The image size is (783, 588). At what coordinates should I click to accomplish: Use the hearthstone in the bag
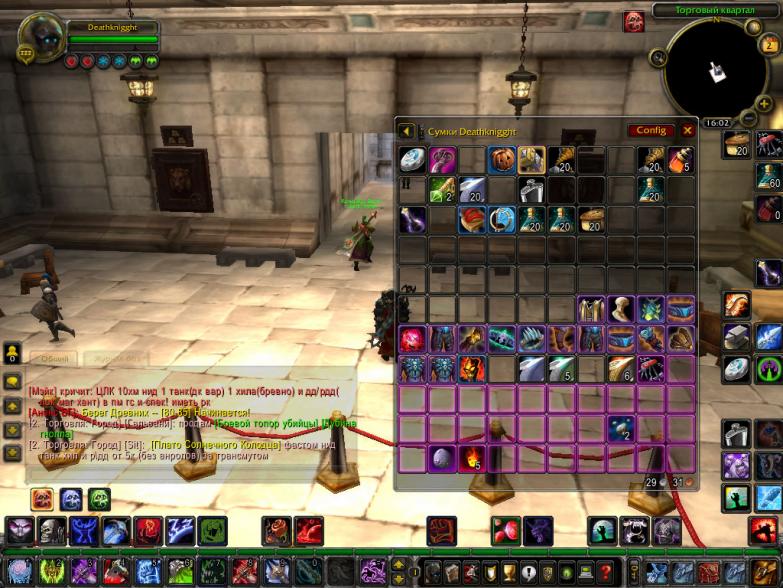click(x=413, y=160)
